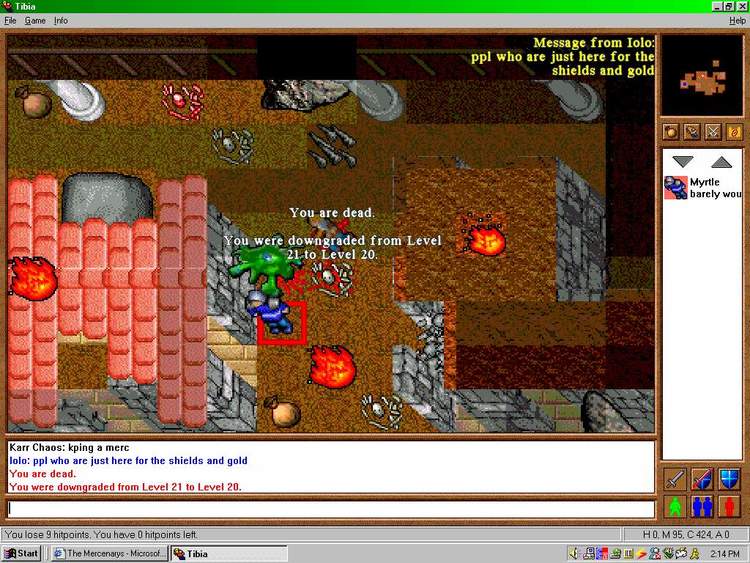Click the up arrow in battle list
750x563 pixels.
[720, 161]
